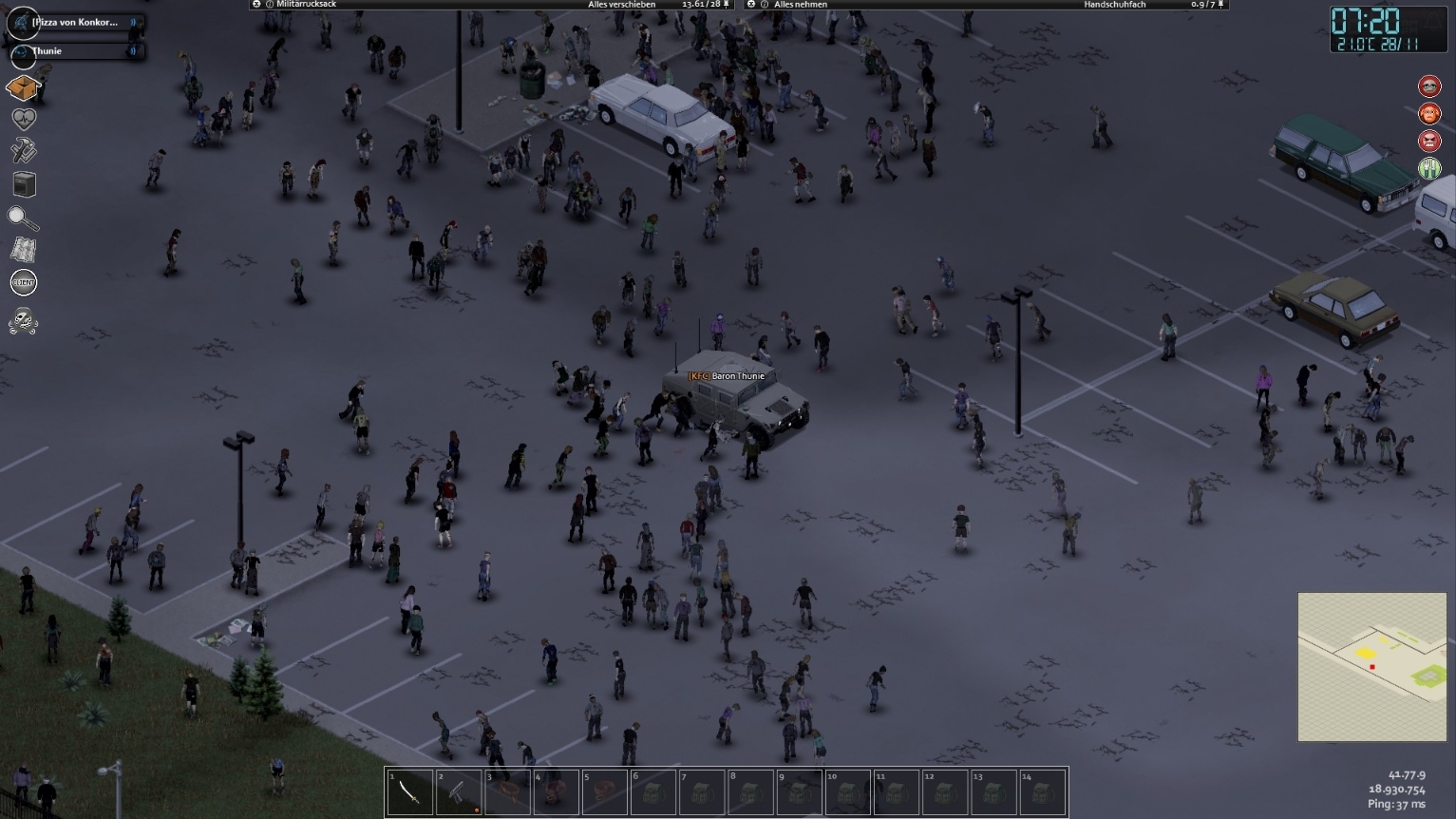
Task: Click the skull-and-crossbones sidebar icon
Action: [23, 323]
